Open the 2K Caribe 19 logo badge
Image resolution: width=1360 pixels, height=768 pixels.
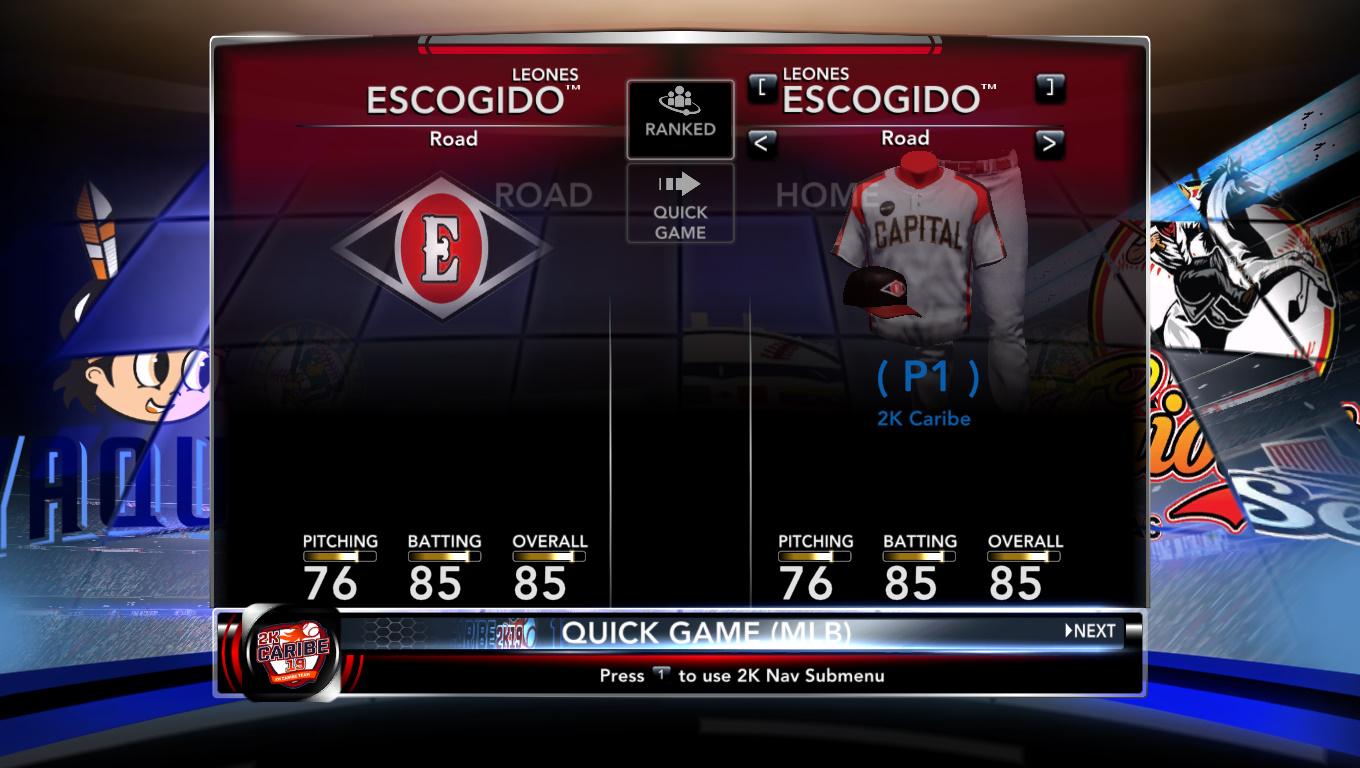coord(288,651)
